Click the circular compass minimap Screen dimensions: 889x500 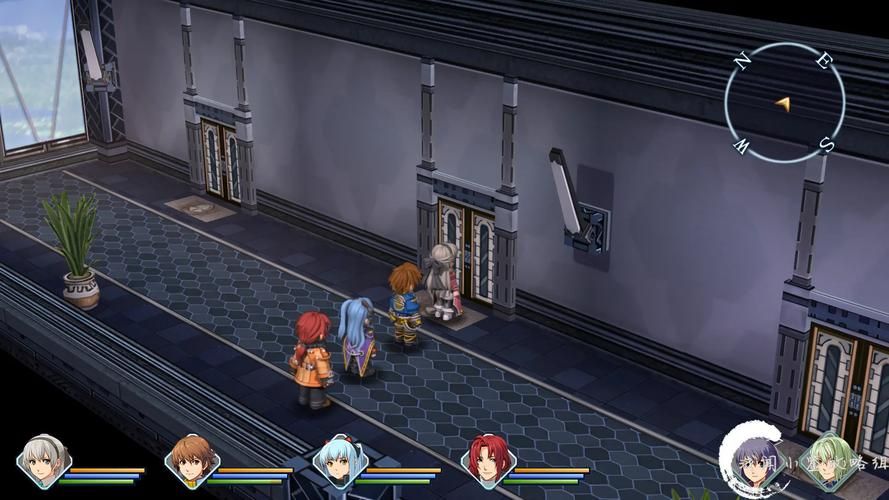[784, 103]
